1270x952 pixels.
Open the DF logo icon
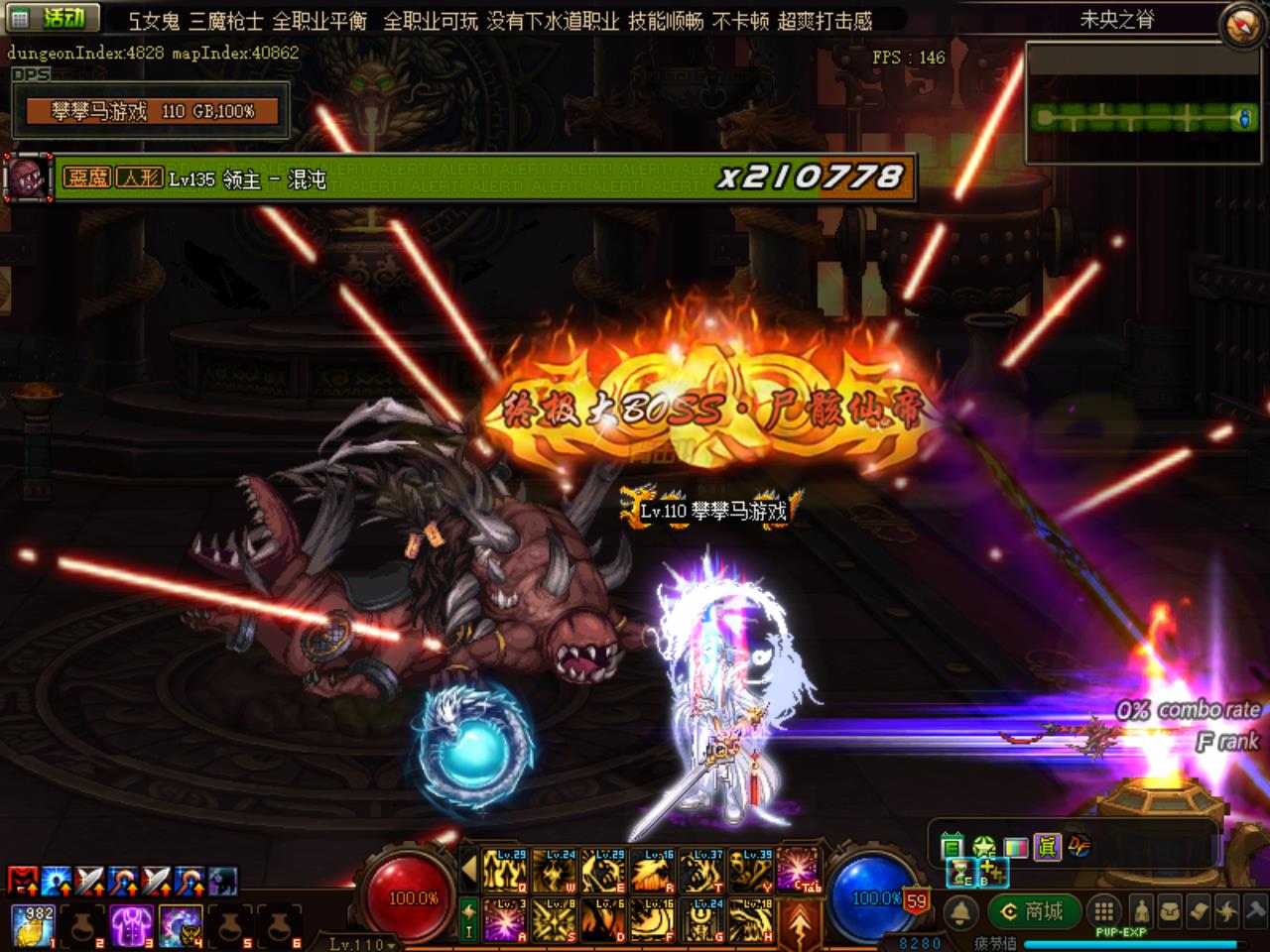tap(1079, 846)
